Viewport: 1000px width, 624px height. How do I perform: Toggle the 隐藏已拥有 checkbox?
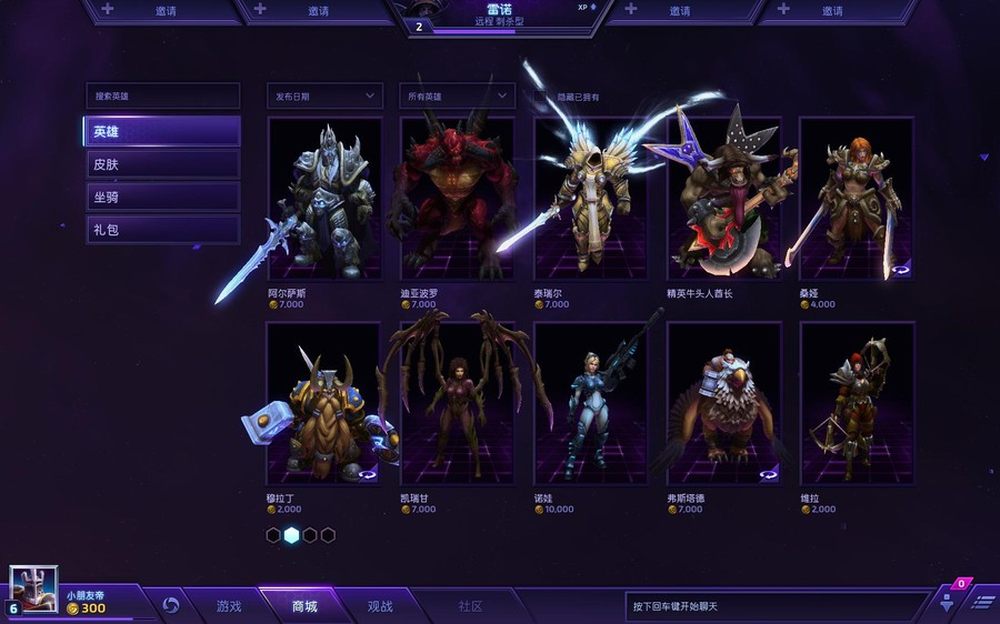point(541,97)
